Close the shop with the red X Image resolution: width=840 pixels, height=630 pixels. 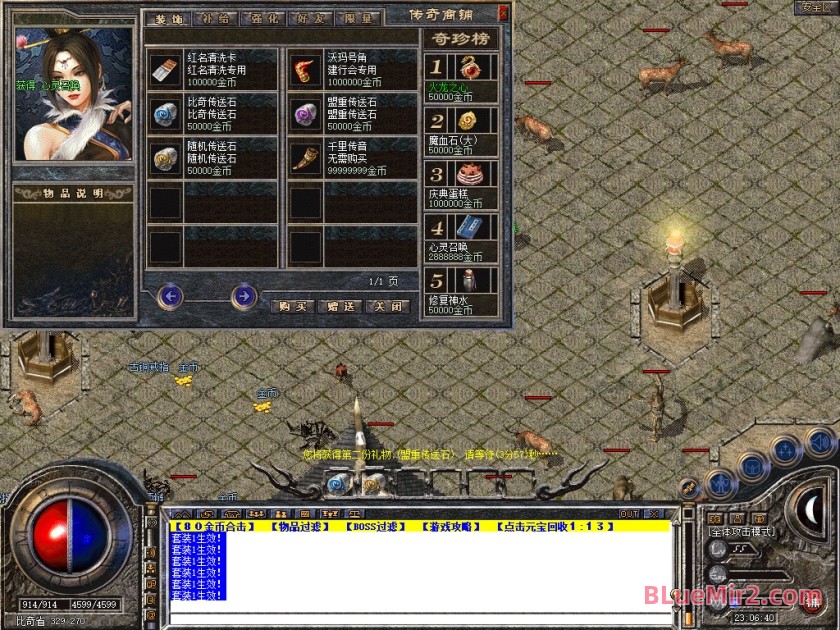click(x=502, y=13)
